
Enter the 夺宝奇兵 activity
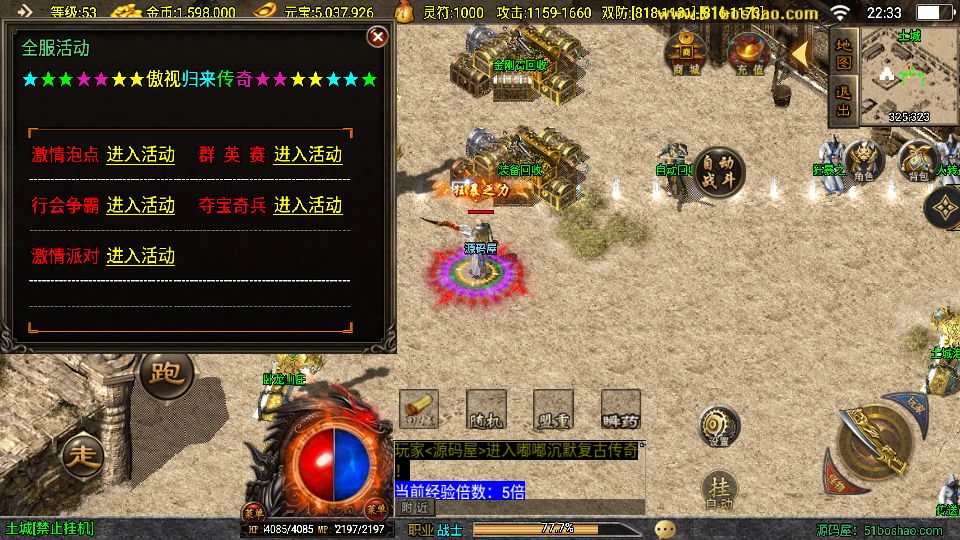click(308, 205)
